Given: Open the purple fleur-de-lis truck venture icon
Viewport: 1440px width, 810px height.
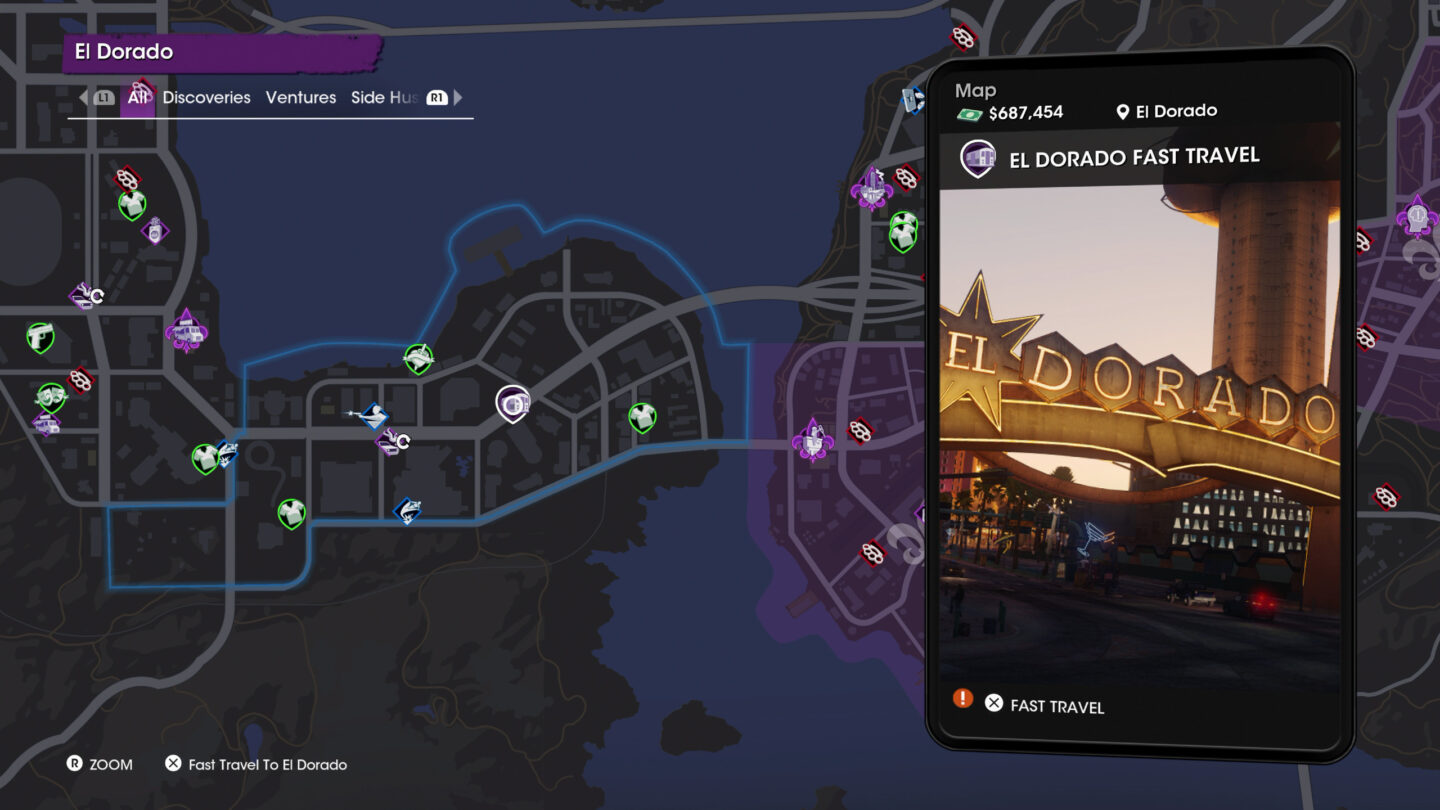Looking at the screenshot, I should click(x=187, y=331).
